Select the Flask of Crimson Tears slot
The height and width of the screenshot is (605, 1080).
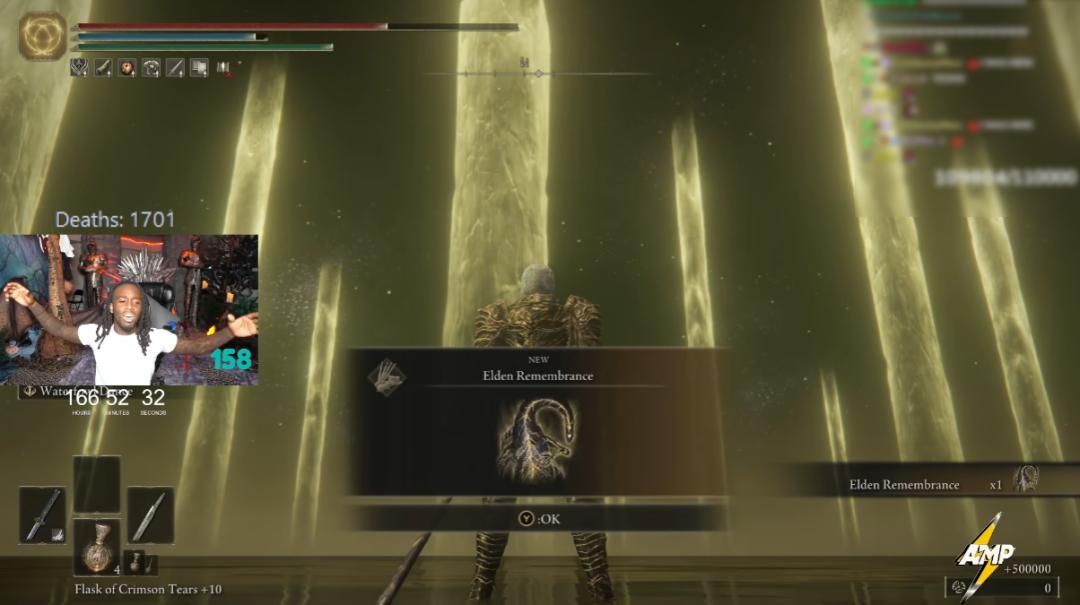point(97,546)
